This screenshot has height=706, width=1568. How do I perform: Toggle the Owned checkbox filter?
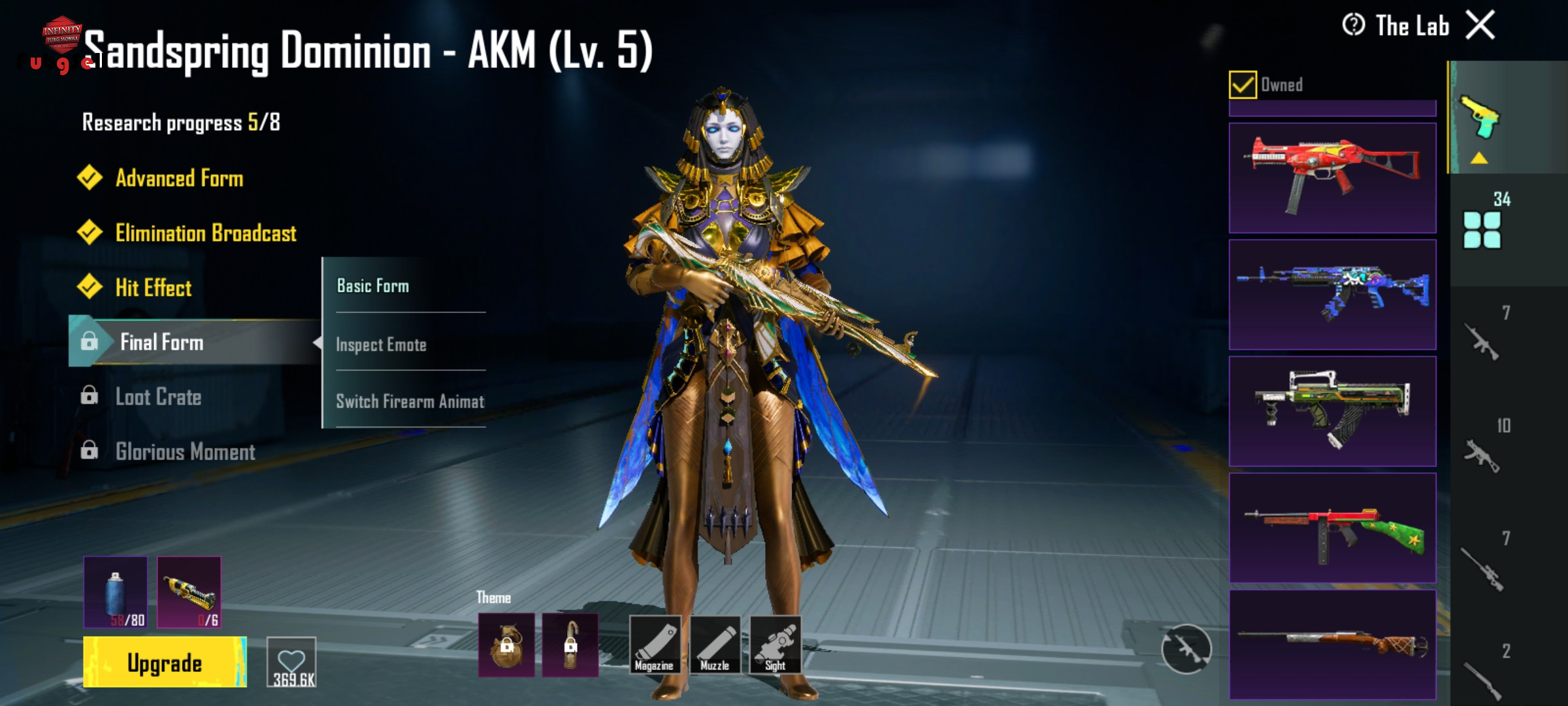tap(1242, 85)
